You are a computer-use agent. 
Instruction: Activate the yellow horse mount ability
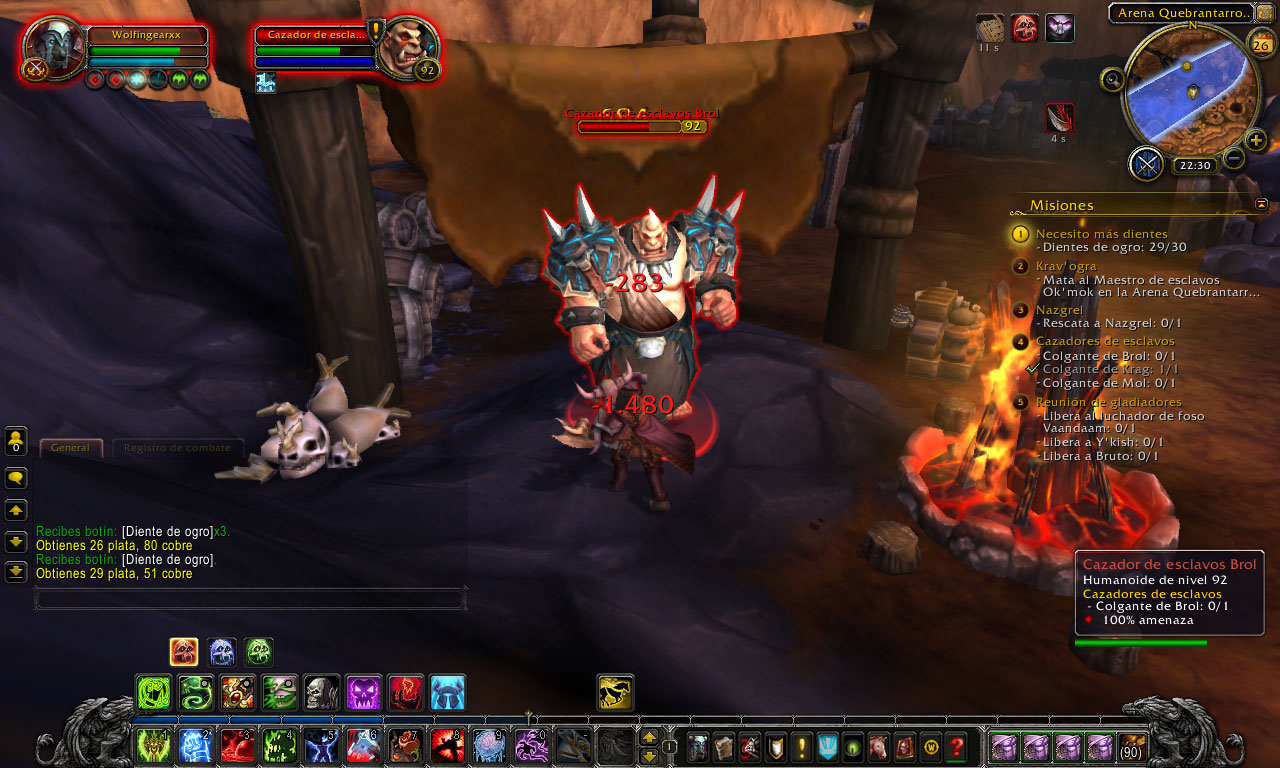point(615,692)
